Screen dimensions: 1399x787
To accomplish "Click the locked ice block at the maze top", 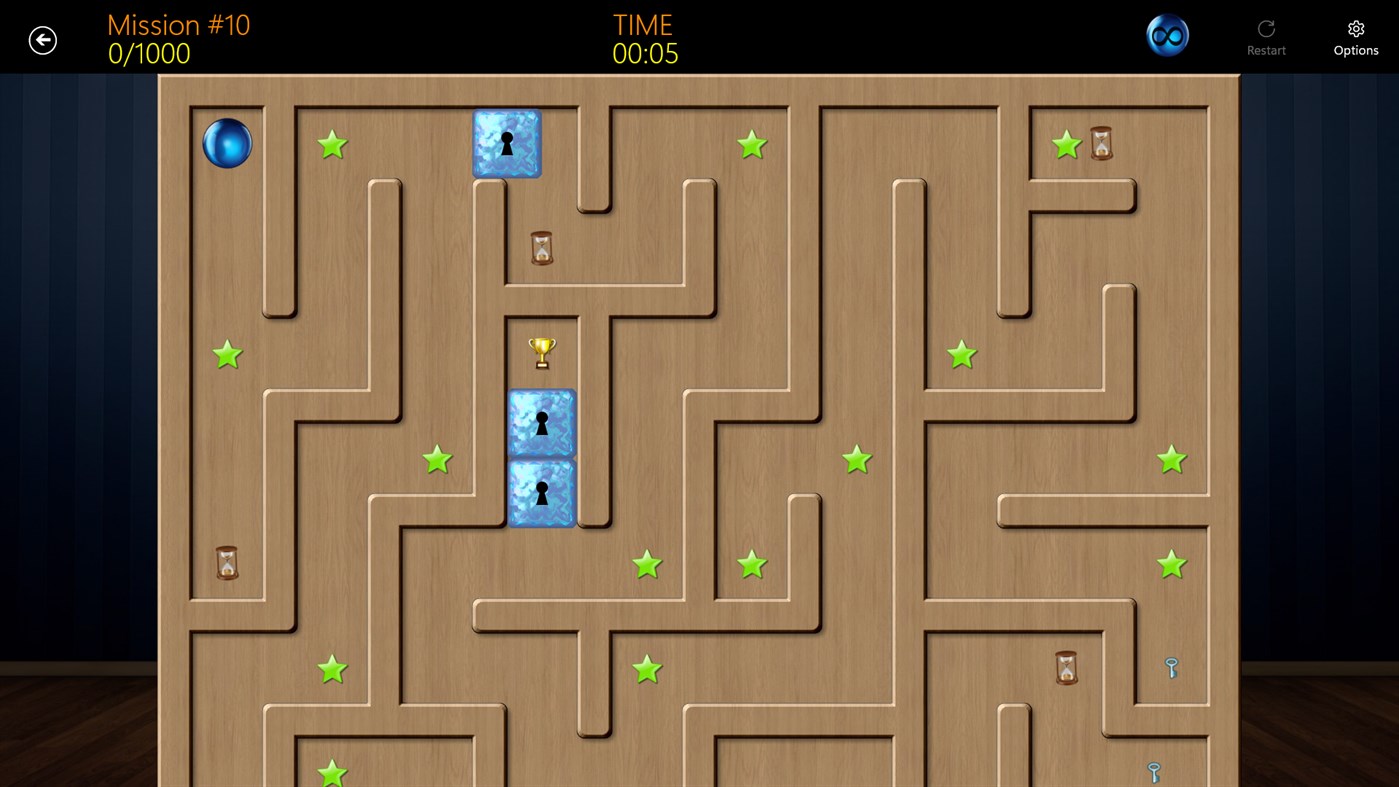I will (506, 143).
